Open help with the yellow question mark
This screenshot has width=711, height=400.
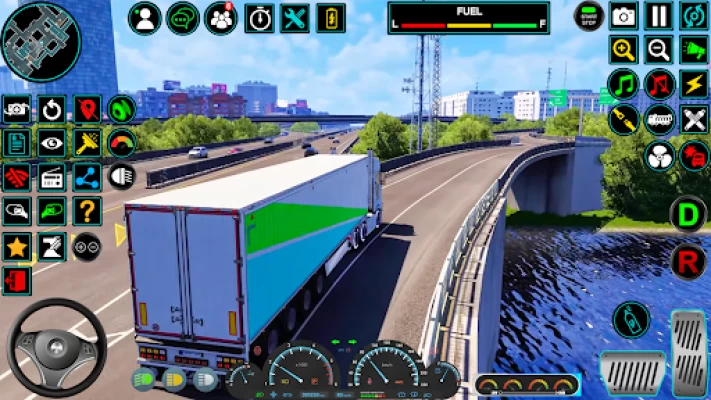87,211
